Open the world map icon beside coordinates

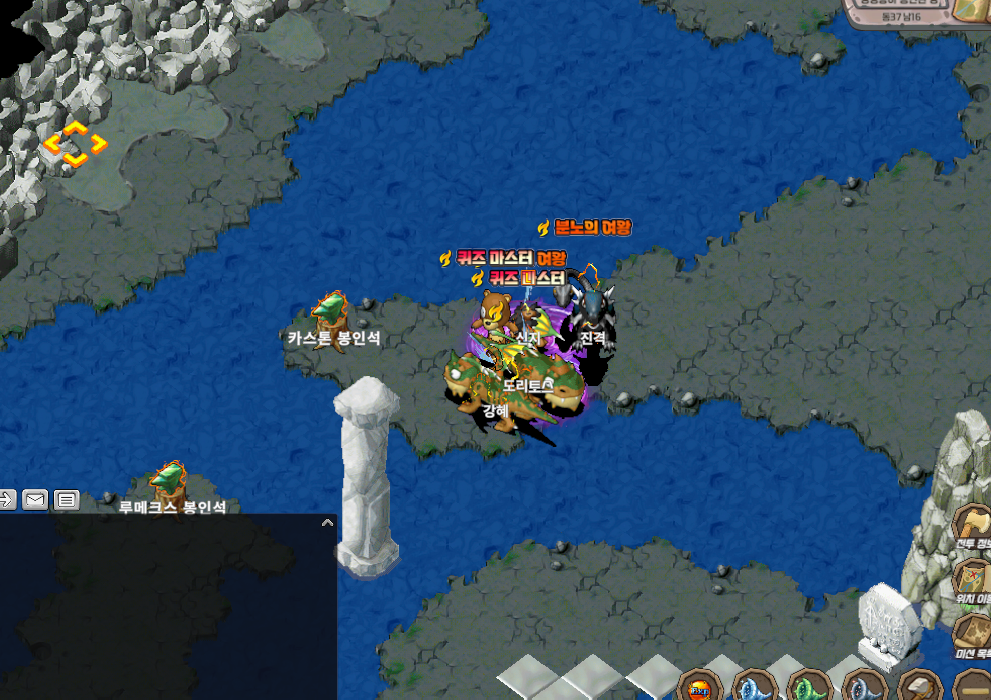click(x=970, y=8)
